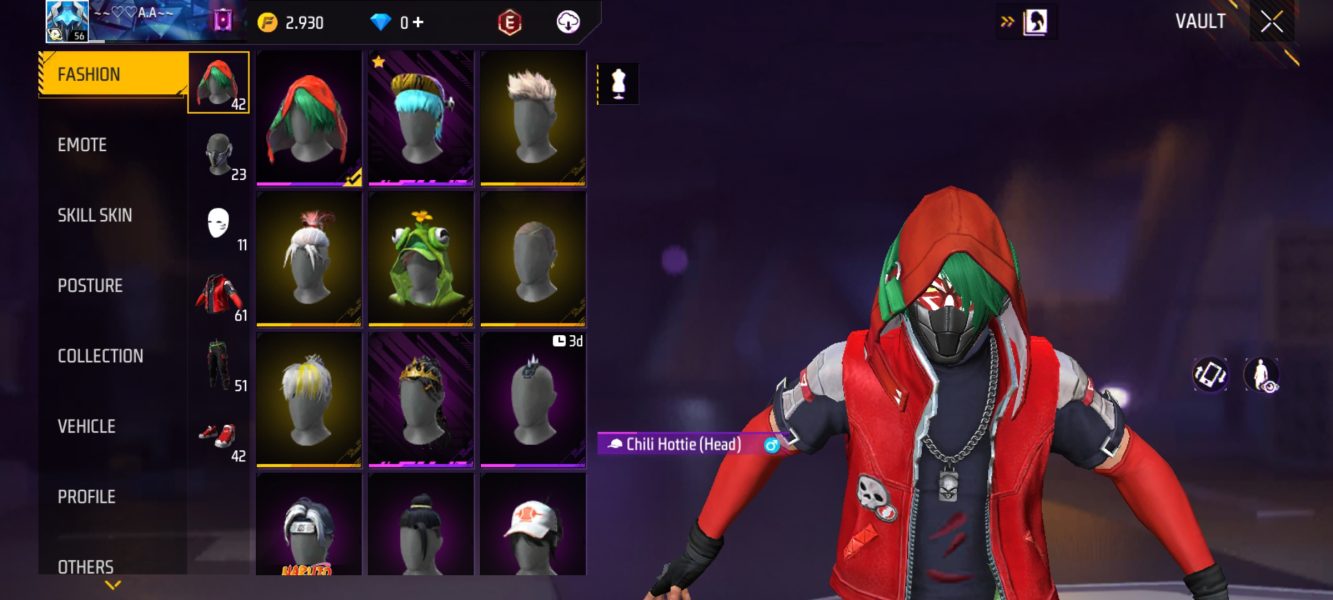The image size is (1333, 600).
Task: Pick the 3-day timed mohawk head item
Action: pos(532,398)
